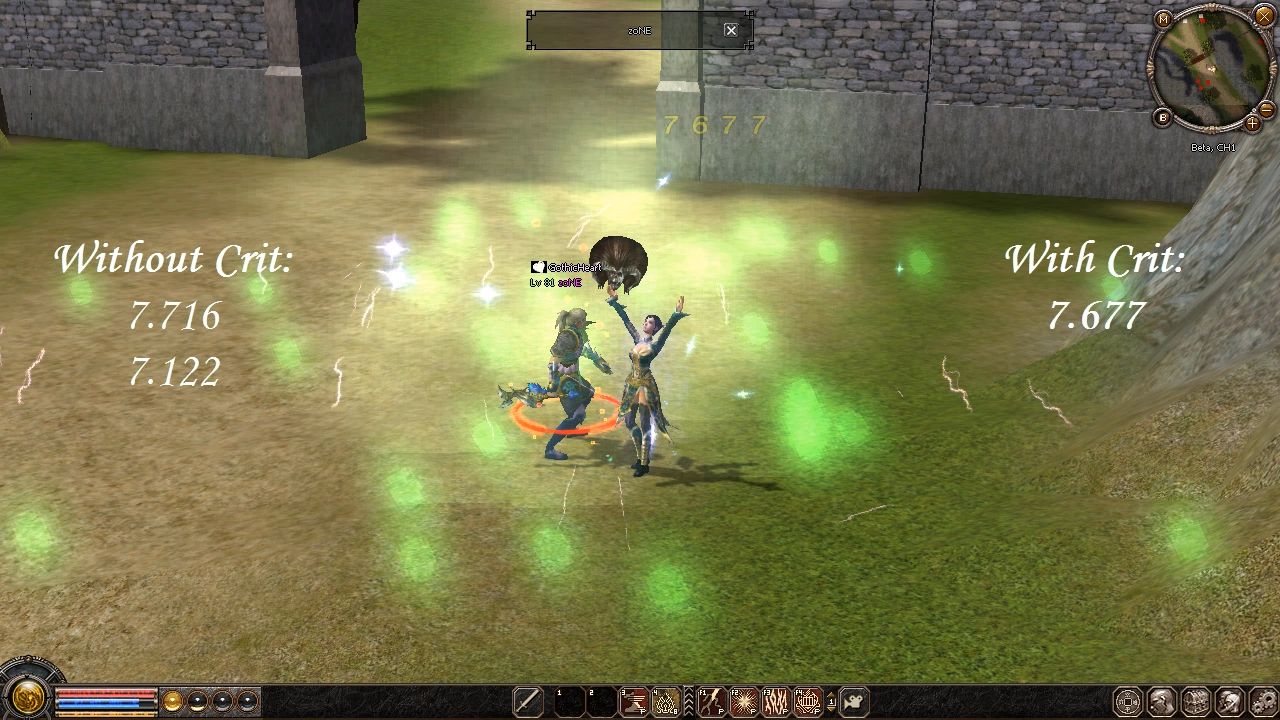Expand the quickslot bar chevron divider
The width and height of the screenshot is (1280, 720).
[x=689, y=702]
